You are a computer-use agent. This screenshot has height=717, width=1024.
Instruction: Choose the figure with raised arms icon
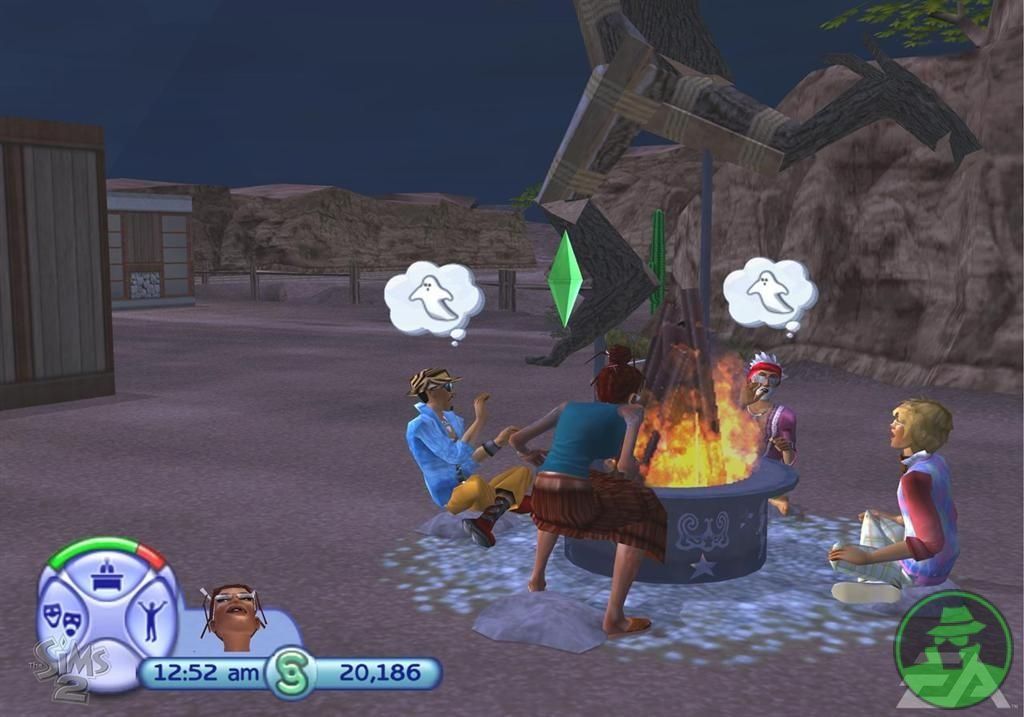click(x=151, y=619)
